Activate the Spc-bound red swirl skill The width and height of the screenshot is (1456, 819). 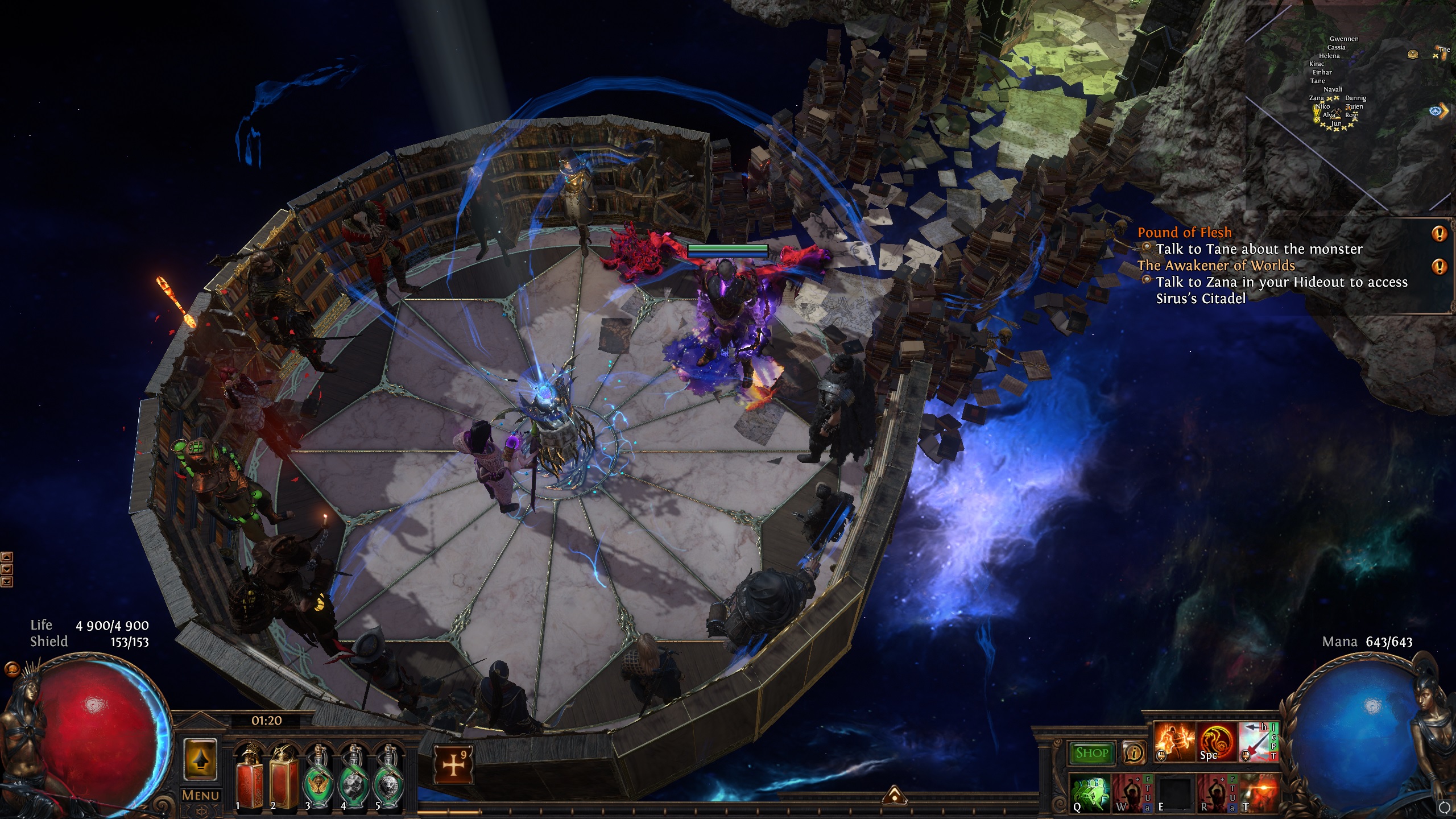[1217, 742]
